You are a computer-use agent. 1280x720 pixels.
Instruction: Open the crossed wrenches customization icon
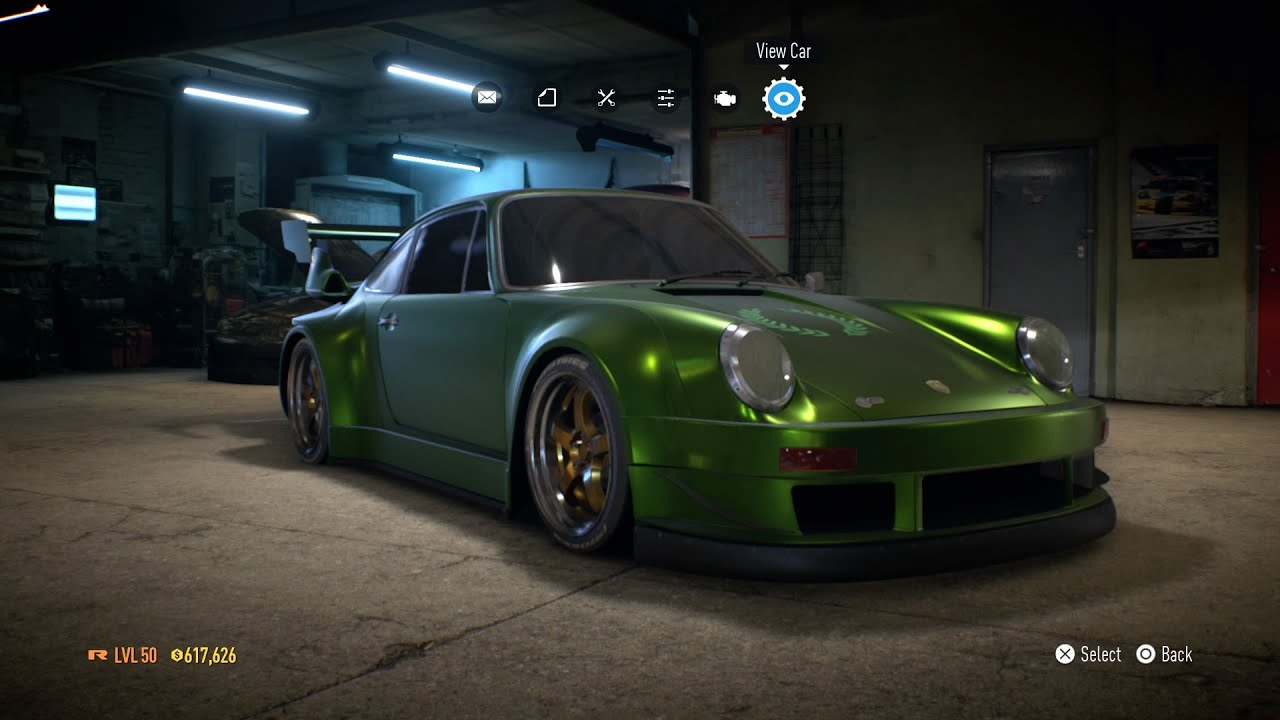(606, 98)
